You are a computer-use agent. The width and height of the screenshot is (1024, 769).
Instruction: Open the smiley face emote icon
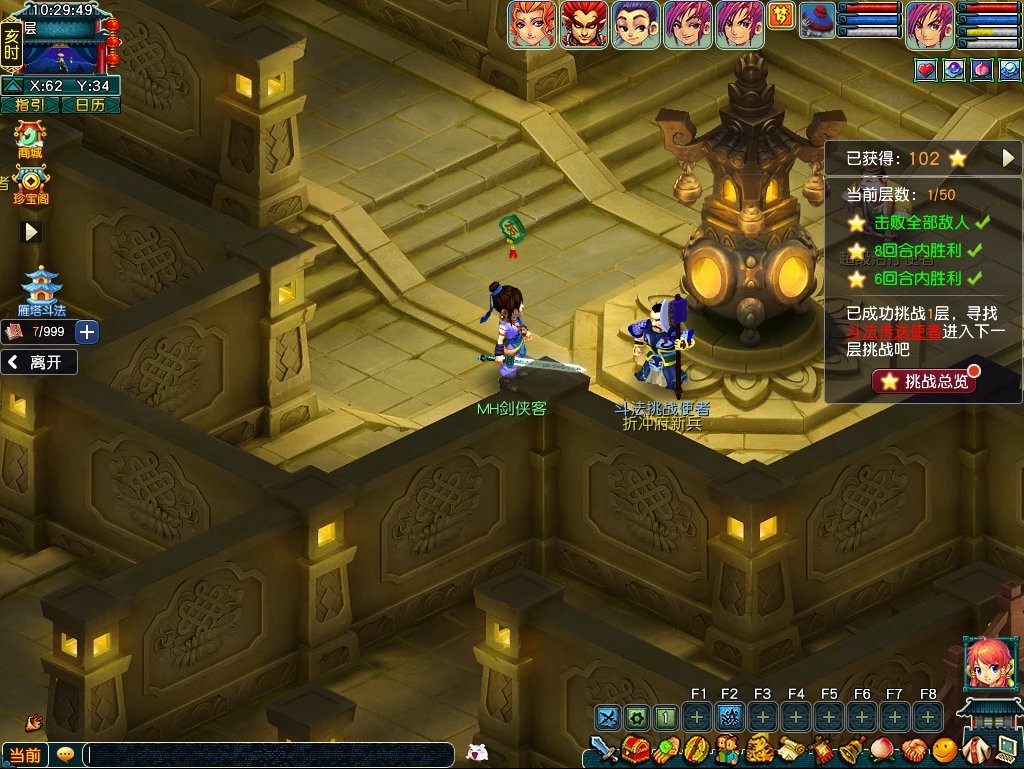tap(944, 748)
